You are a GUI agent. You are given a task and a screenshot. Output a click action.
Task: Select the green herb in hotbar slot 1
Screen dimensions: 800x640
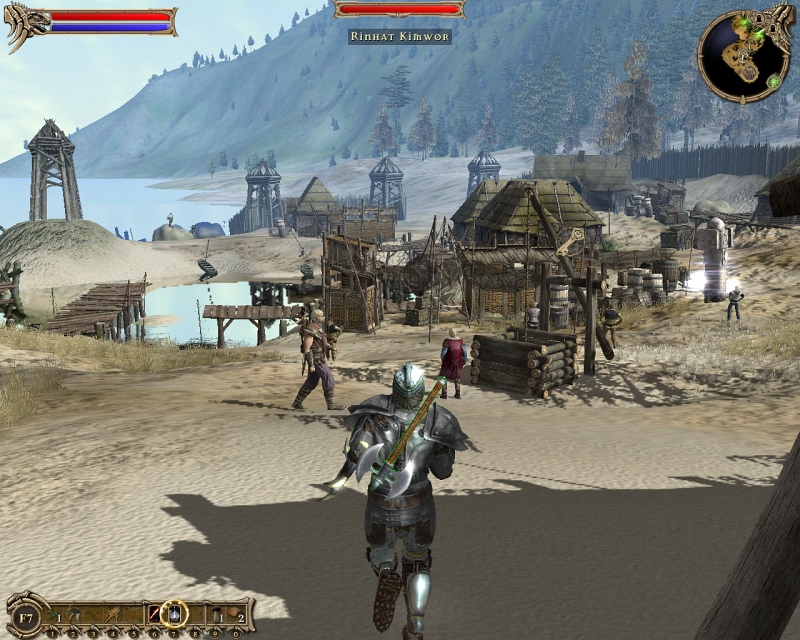[x=54, y=613]
